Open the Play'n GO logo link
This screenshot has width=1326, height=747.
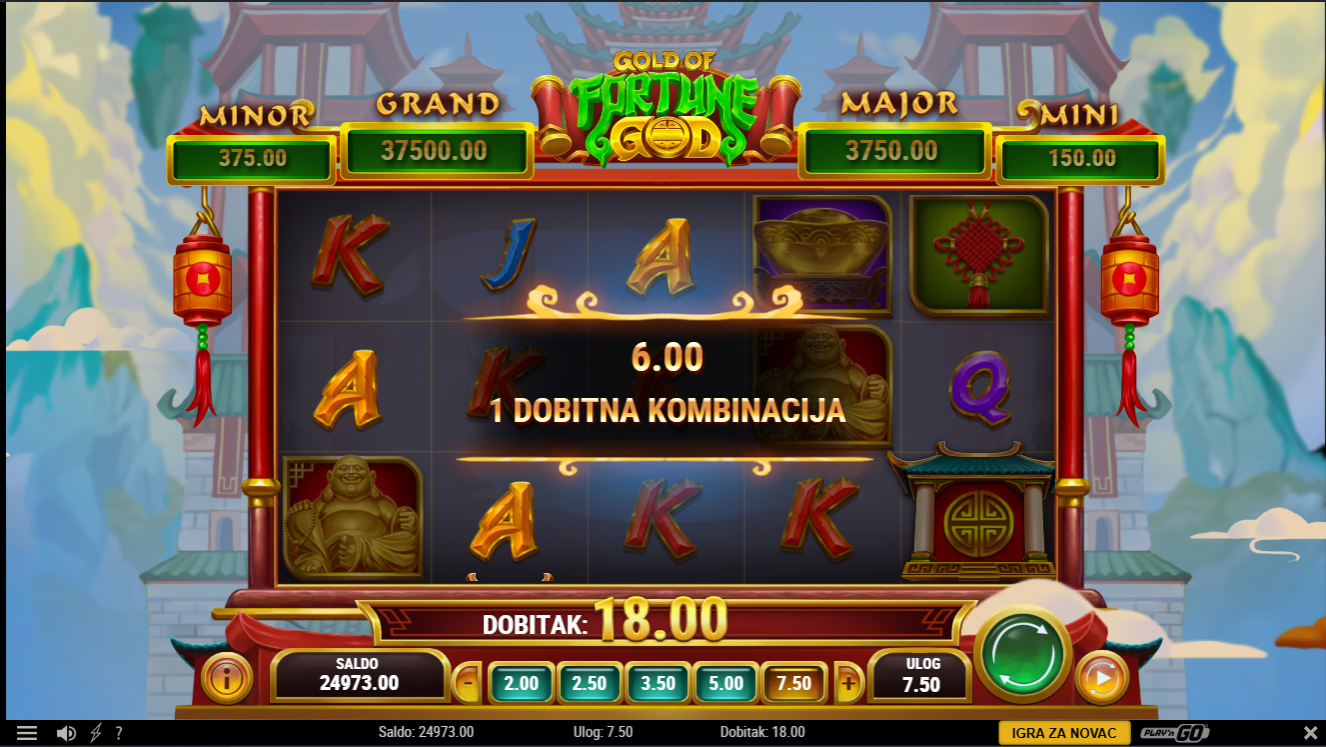[1175, 733]
